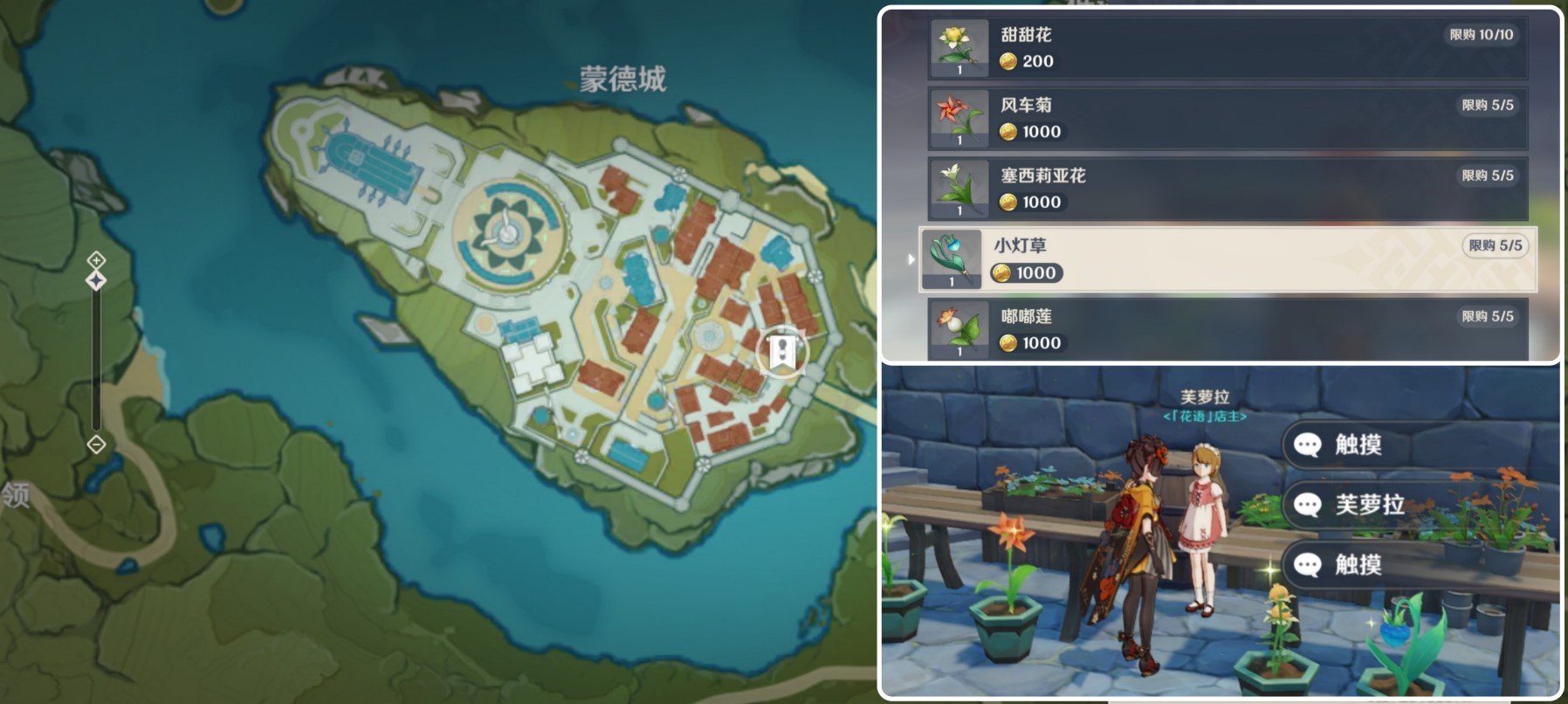Select the 芙萝拉 dialogue option
Viewport: 1568px width, 704px height.
pos(1371,504)
